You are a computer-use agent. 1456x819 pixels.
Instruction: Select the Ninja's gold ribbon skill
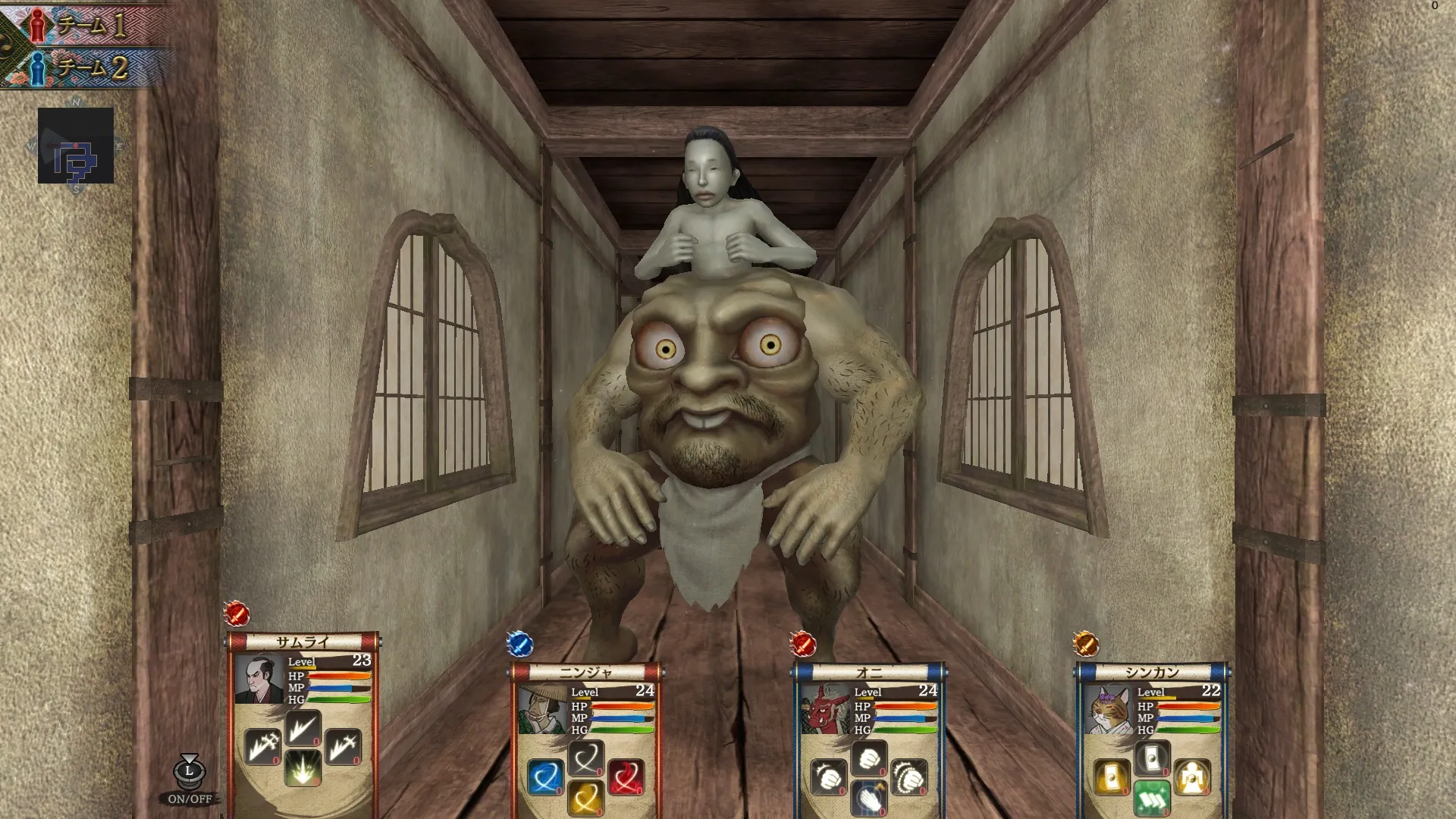(585, 798)
